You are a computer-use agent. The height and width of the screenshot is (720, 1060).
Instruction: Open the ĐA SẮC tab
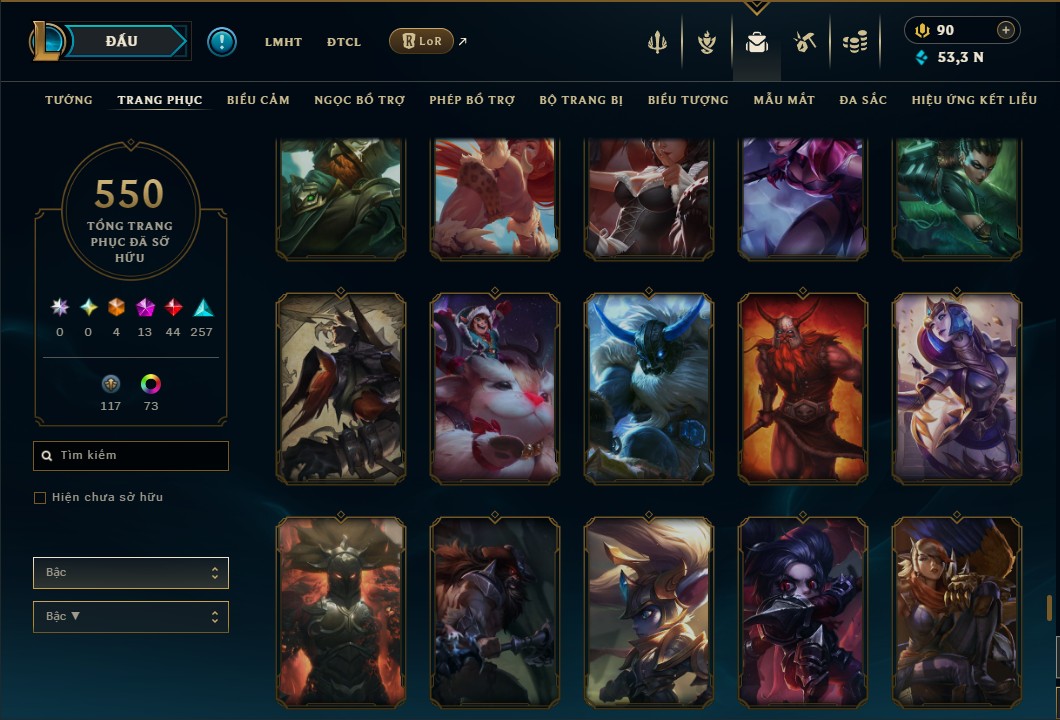(x=863, y=100)
